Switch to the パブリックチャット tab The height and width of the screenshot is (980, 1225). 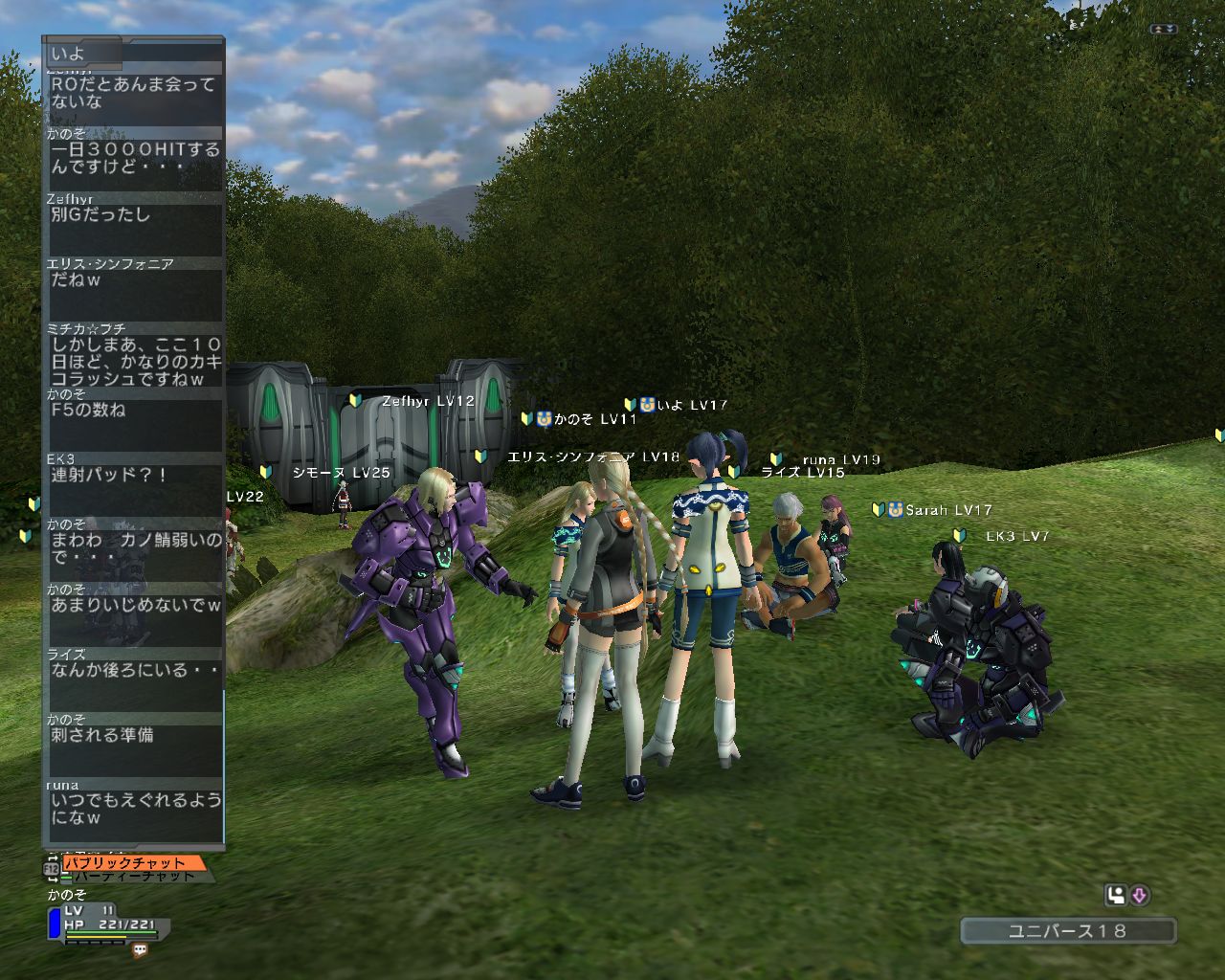[x=132, y=862]
